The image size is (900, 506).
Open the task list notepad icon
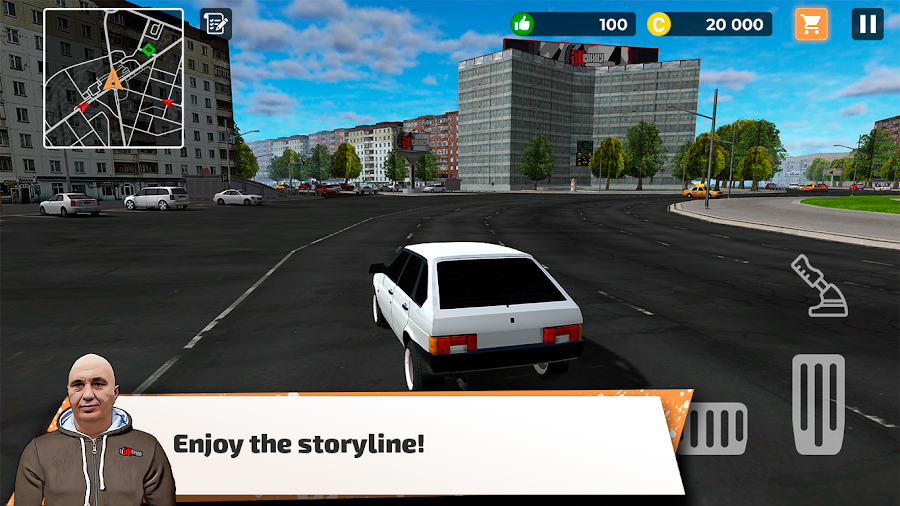(x=215, y=24)
